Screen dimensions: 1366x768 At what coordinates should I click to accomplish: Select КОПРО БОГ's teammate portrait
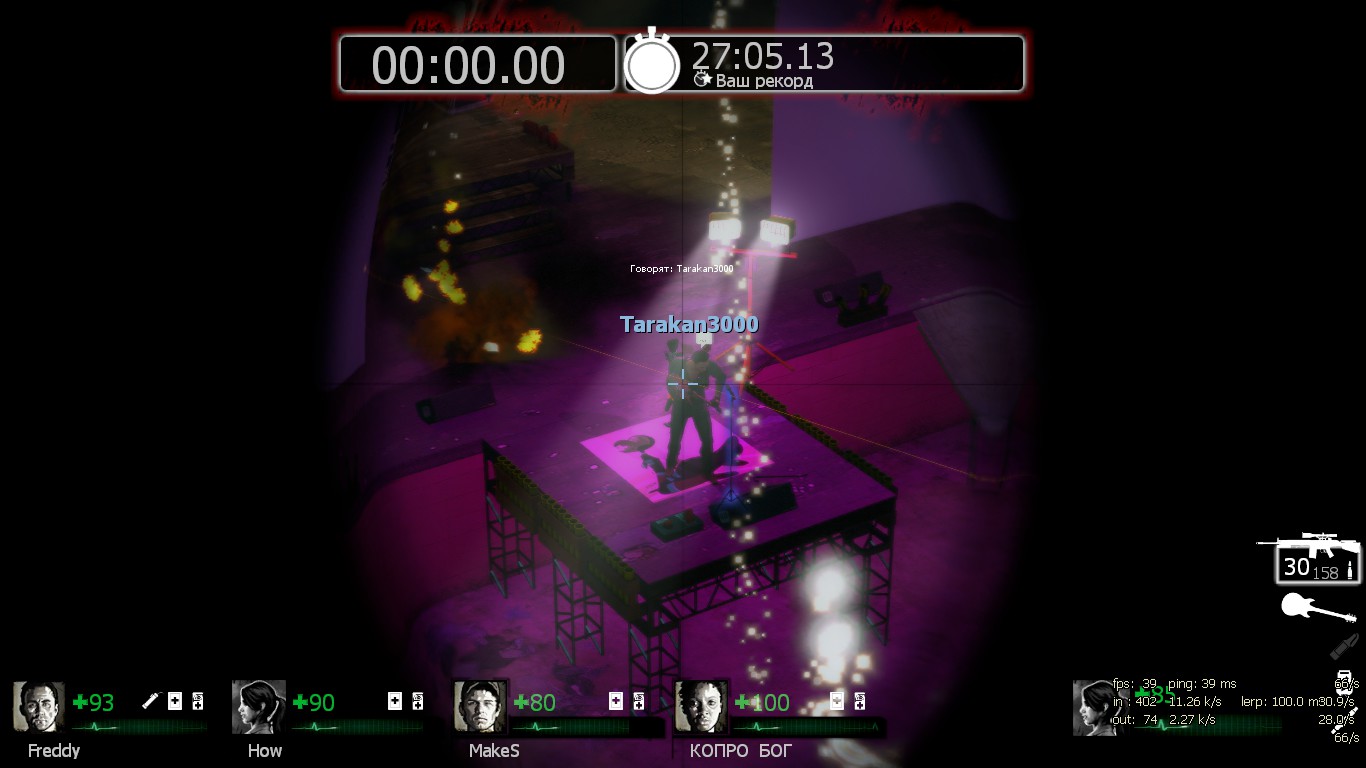click(700, 707)
